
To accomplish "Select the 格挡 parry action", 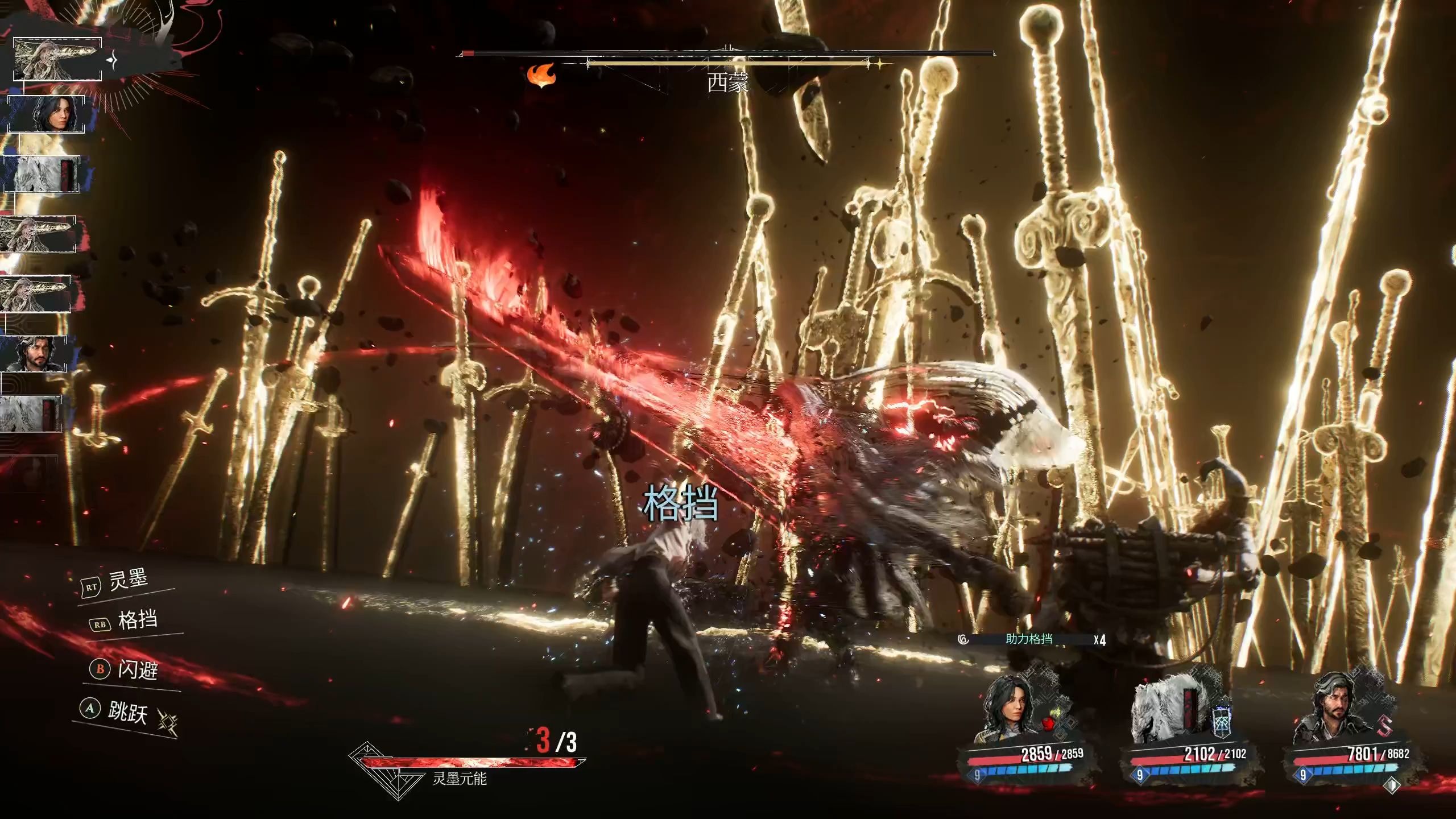I will click(136, 620).
